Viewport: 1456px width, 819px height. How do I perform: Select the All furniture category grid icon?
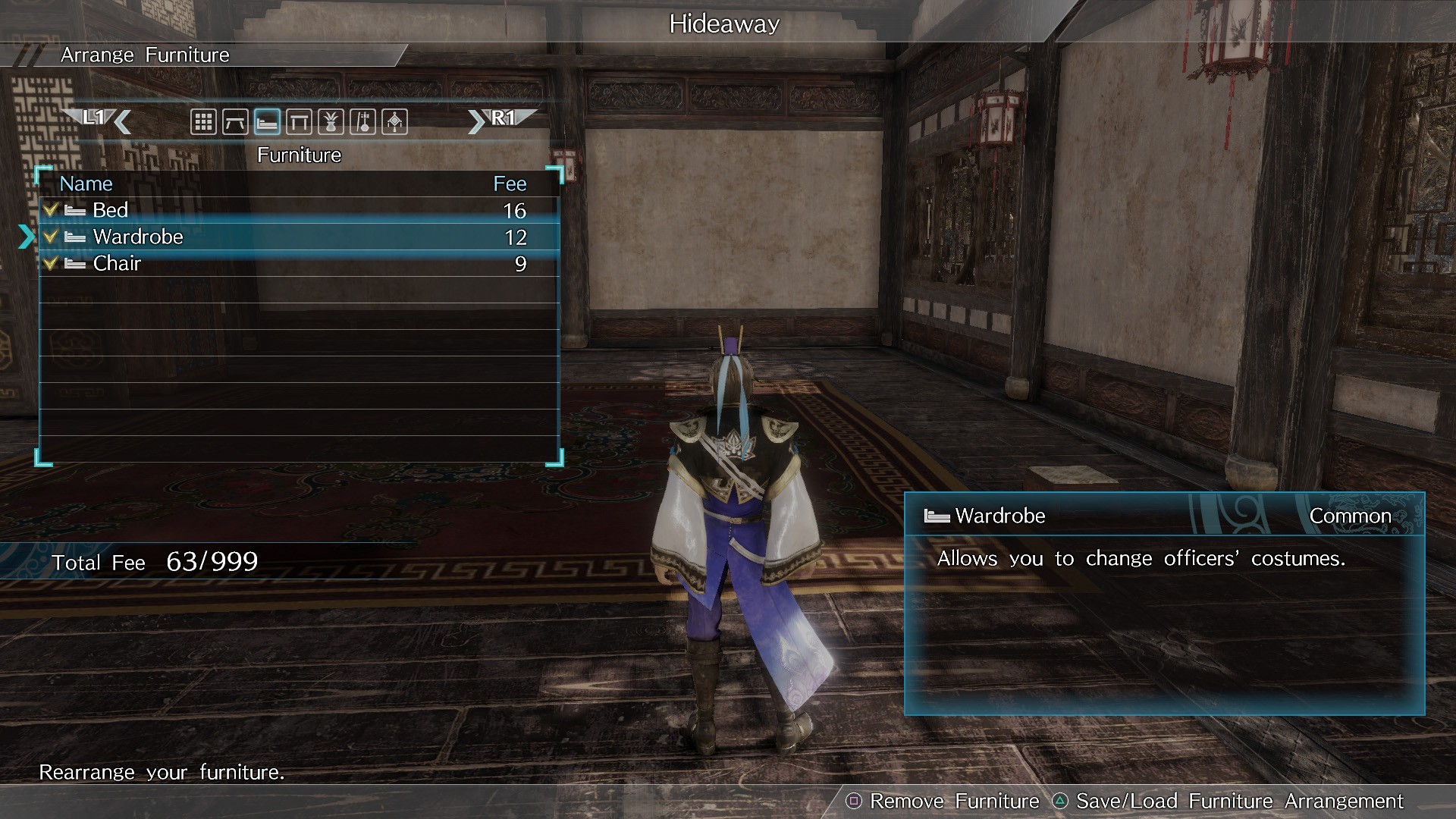(x=203, y=121)
